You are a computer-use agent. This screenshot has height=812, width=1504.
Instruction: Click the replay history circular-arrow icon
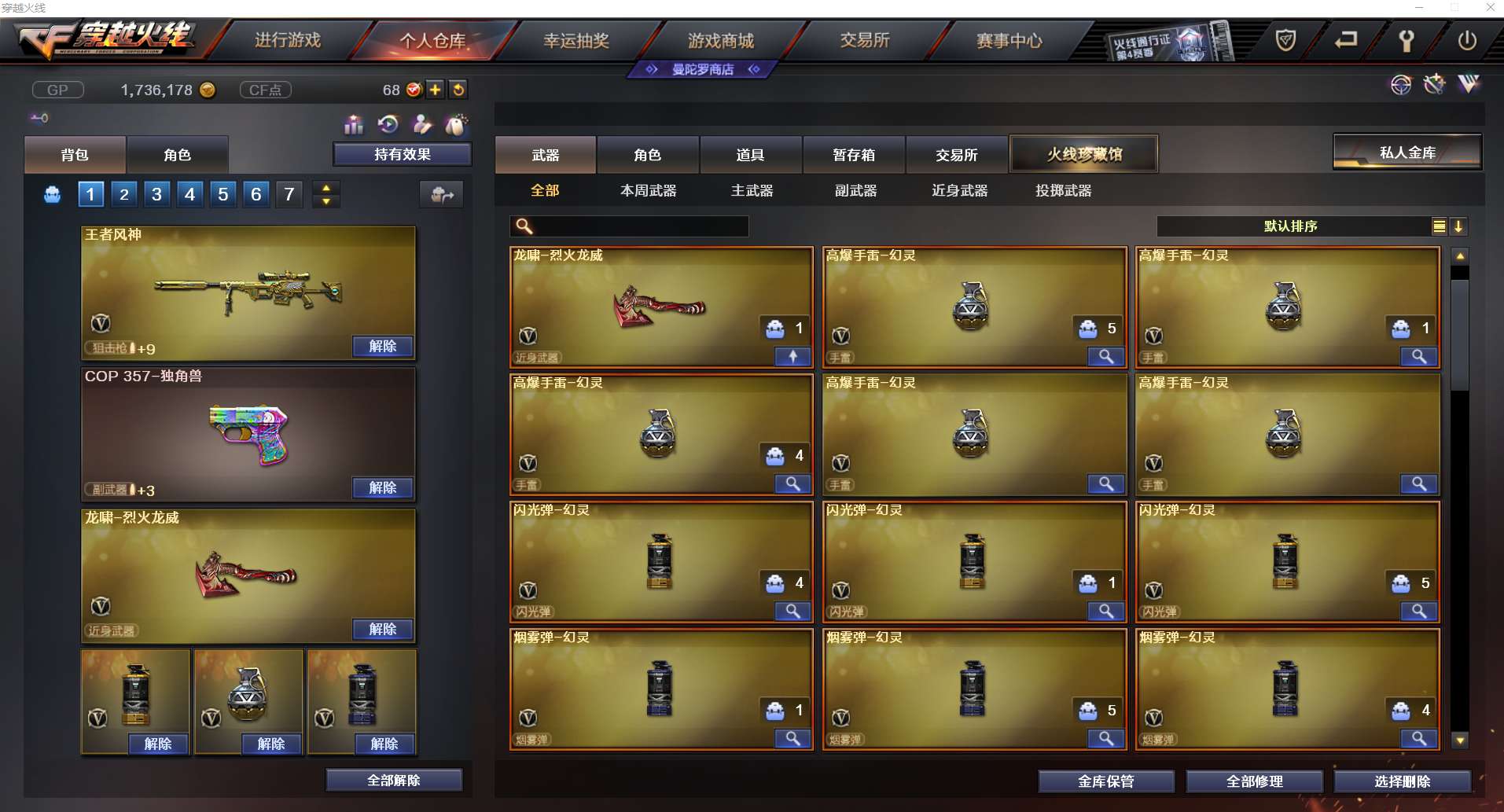[x=386, y=124]
